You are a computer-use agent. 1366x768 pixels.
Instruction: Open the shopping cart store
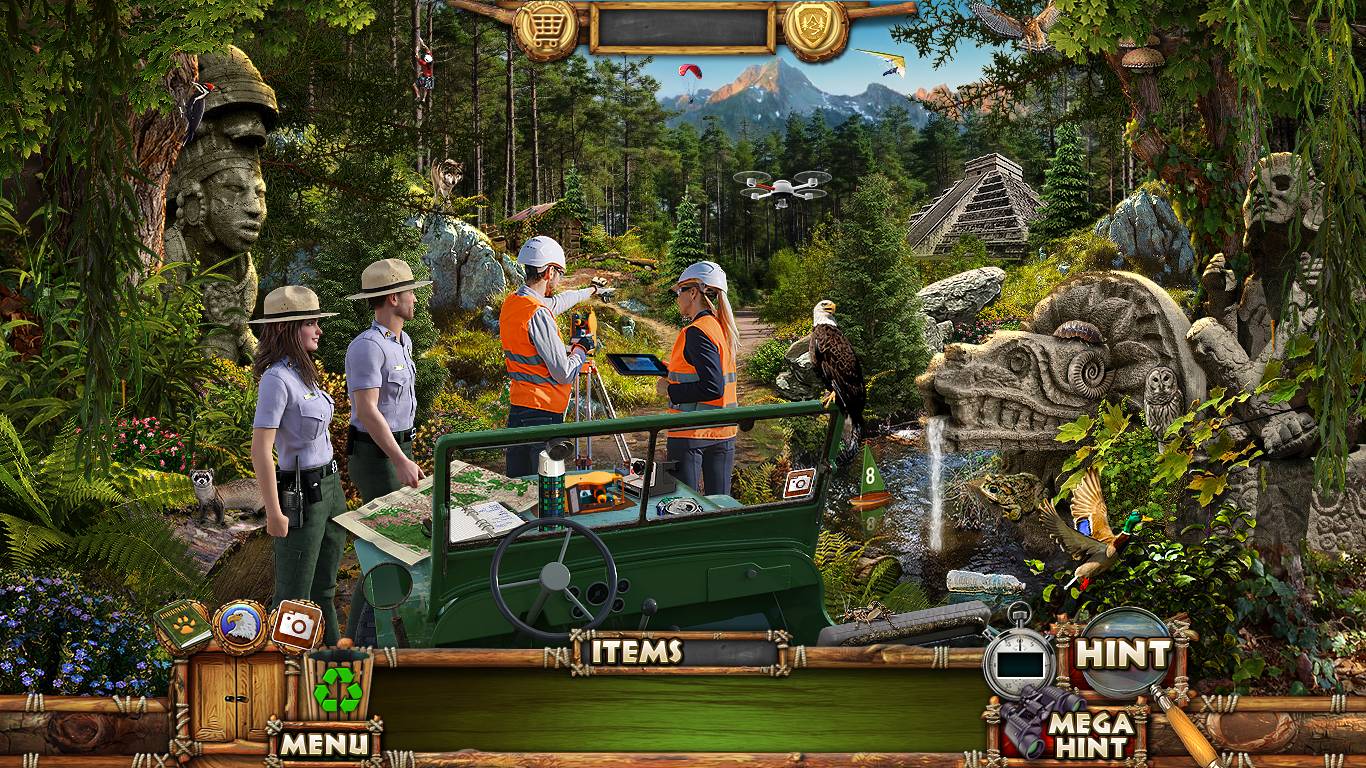[546, 26]
